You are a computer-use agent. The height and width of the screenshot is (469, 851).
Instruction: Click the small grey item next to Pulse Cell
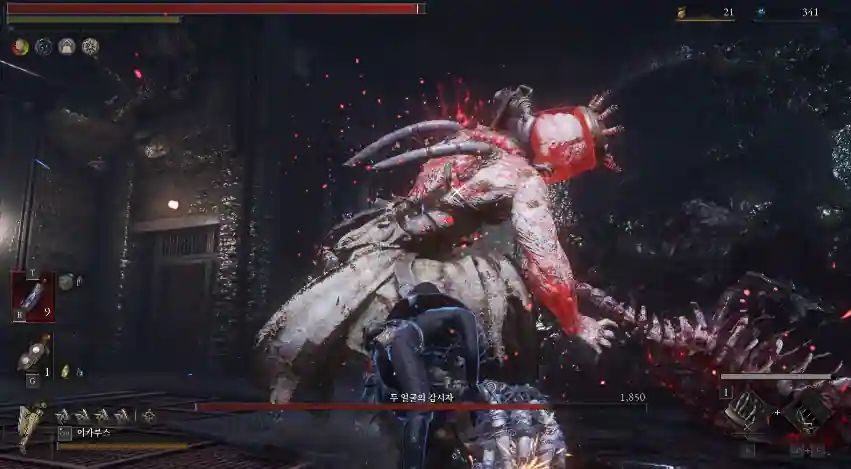click(67, 282)
